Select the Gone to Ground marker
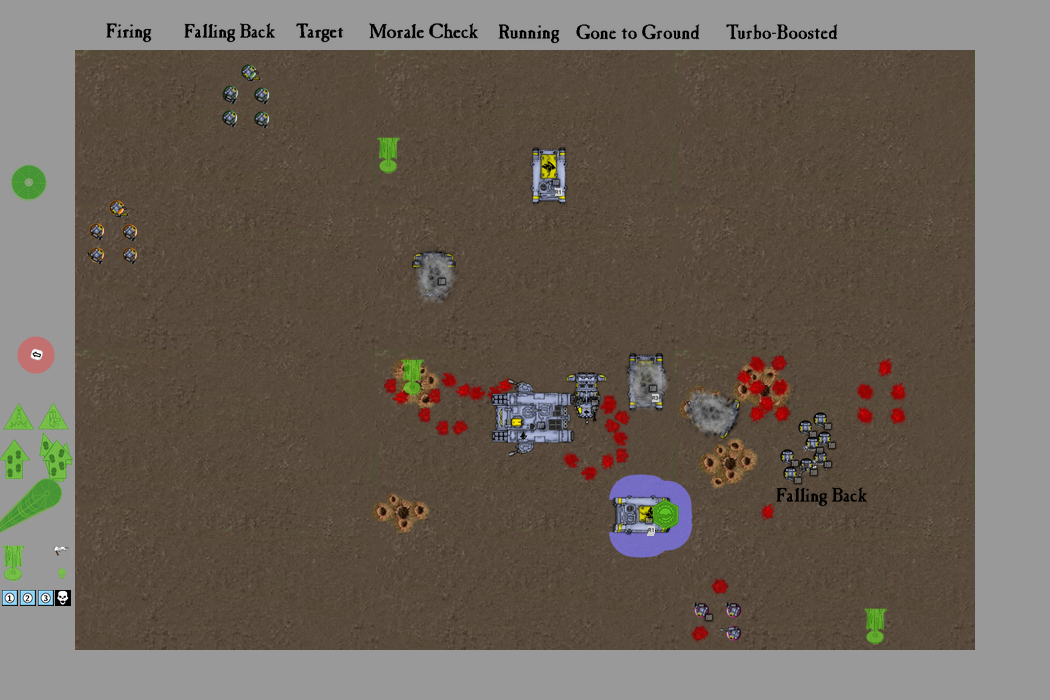Screen dimensions: 1050x700 [x=637, y=32]
